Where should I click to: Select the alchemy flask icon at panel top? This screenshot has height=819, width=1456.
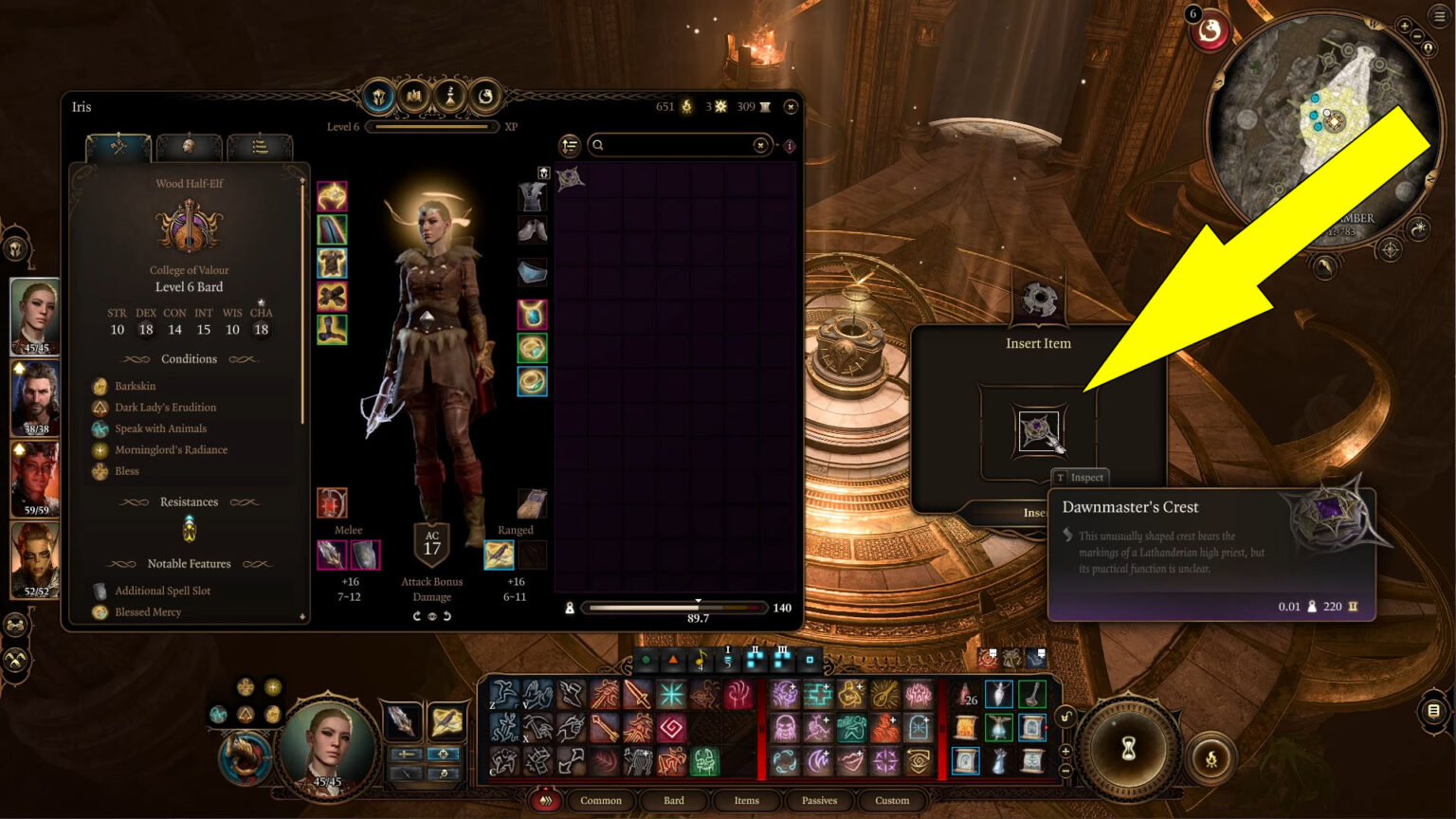[x=450, y=98]
